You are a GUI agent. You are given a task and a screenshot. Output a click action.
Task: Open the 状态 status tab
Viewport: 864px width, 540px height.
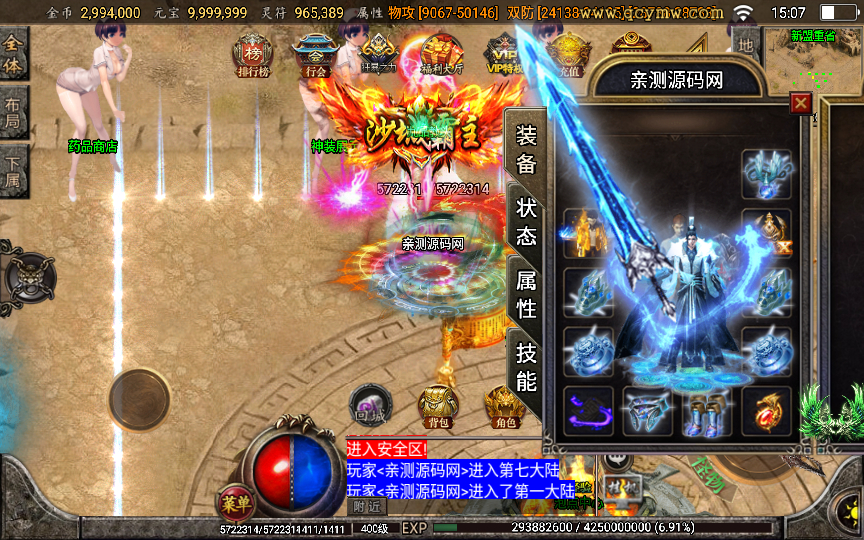(526, 221)
